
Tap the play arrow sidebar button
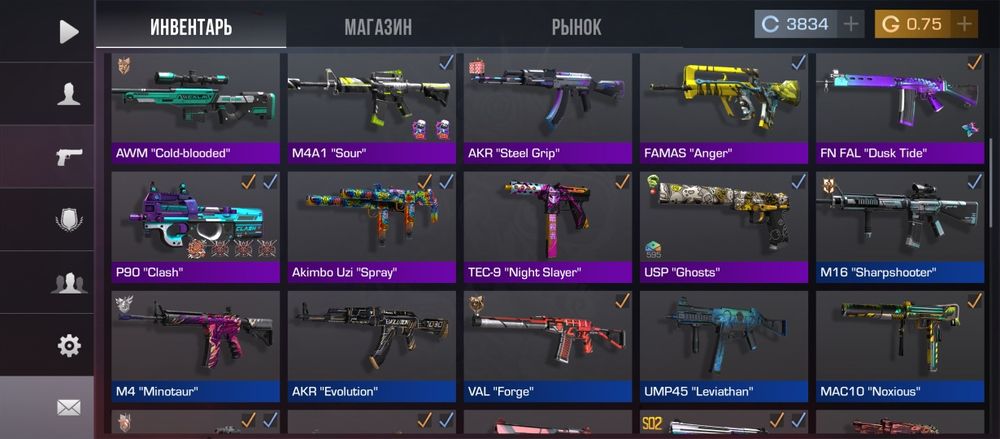(68, 32)
